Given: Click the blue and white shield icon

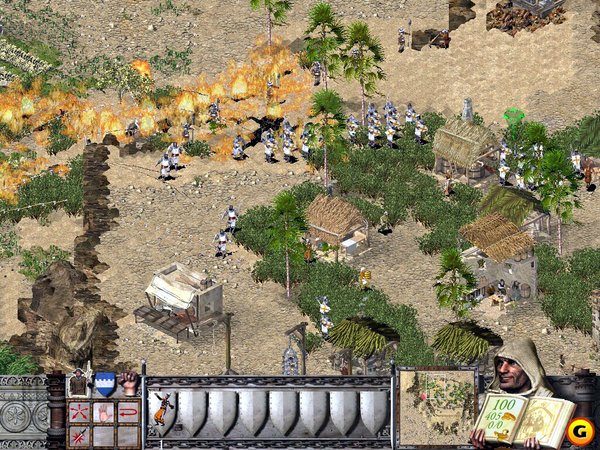Looking at the screenshot, I should point(104,383).
